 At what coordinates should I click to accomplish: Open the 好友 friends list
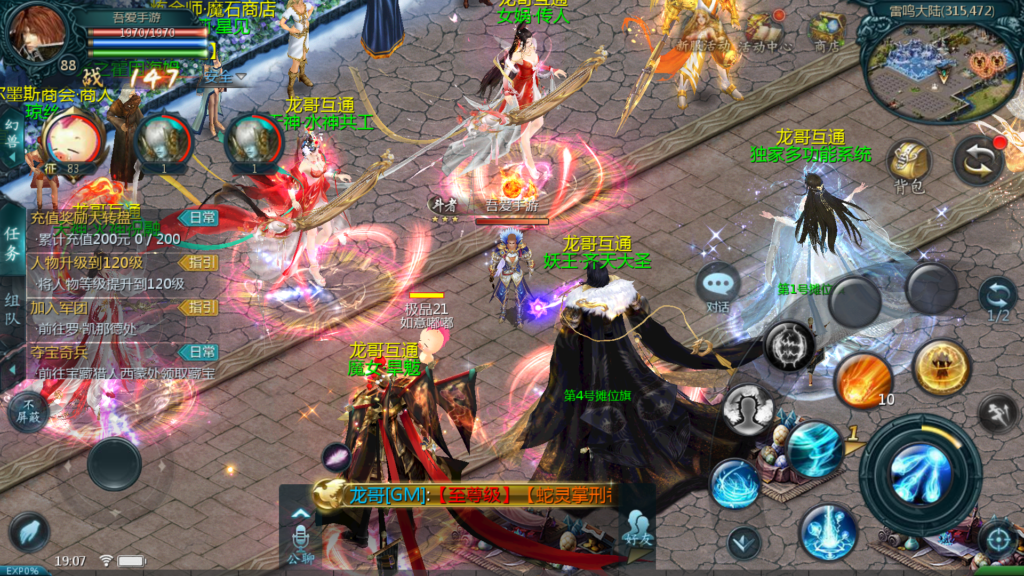[x=636, y=527]
